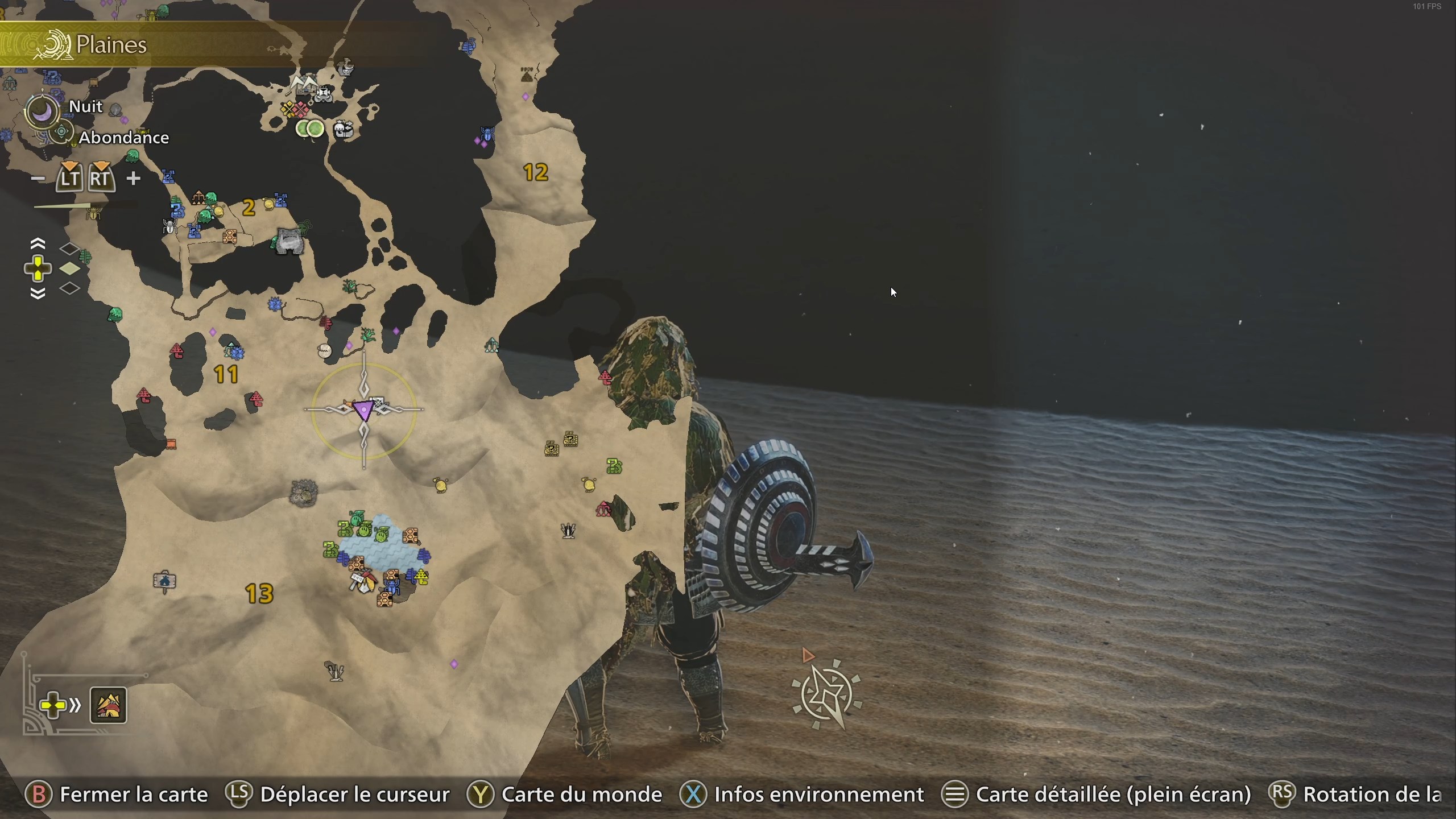Expand the upward double chevron filter list
Image resolution: width=1456 pixels, height=819 pixels.
[38, 243]
